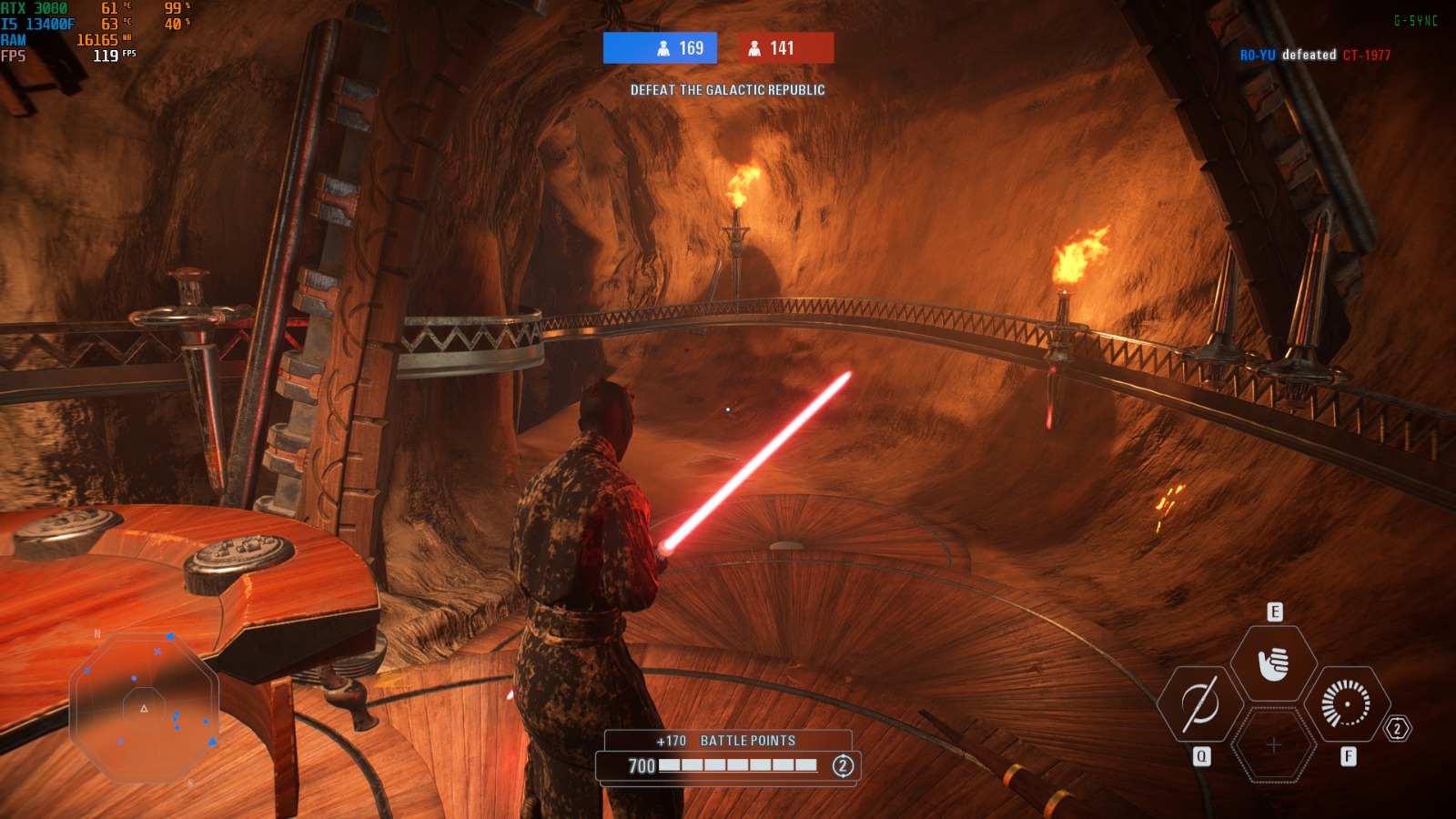This screenshot has height=819, width=1456.
Task: Click the octagonal minimap radar
Action: point(144,708)
